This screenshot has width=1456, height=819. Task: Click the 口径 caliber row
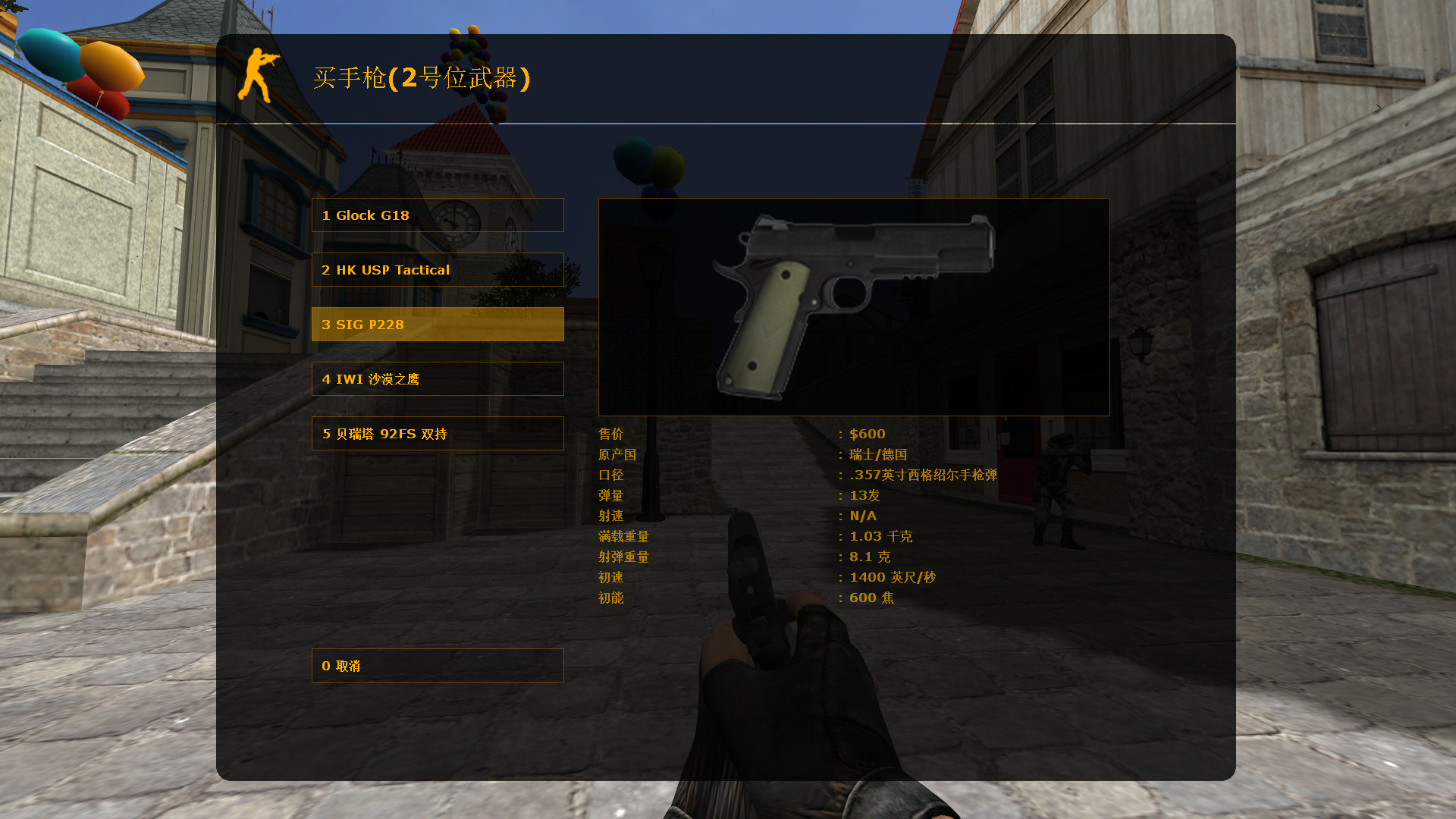click(610, 475)
